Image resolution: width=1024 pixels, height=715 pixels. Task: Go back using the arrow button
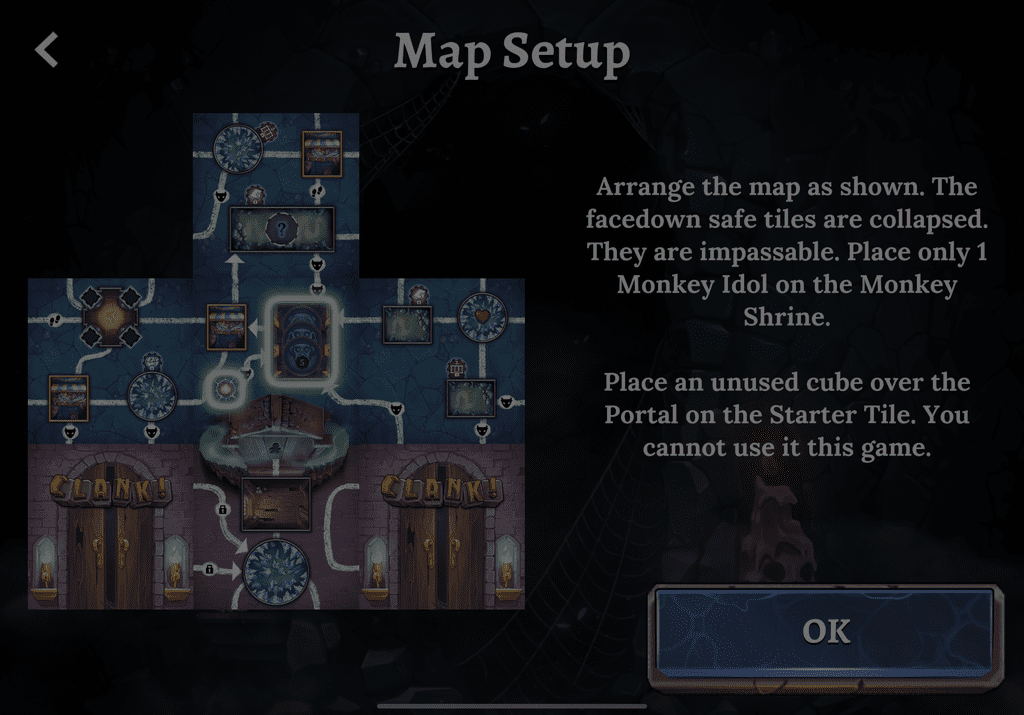(47, 50)
